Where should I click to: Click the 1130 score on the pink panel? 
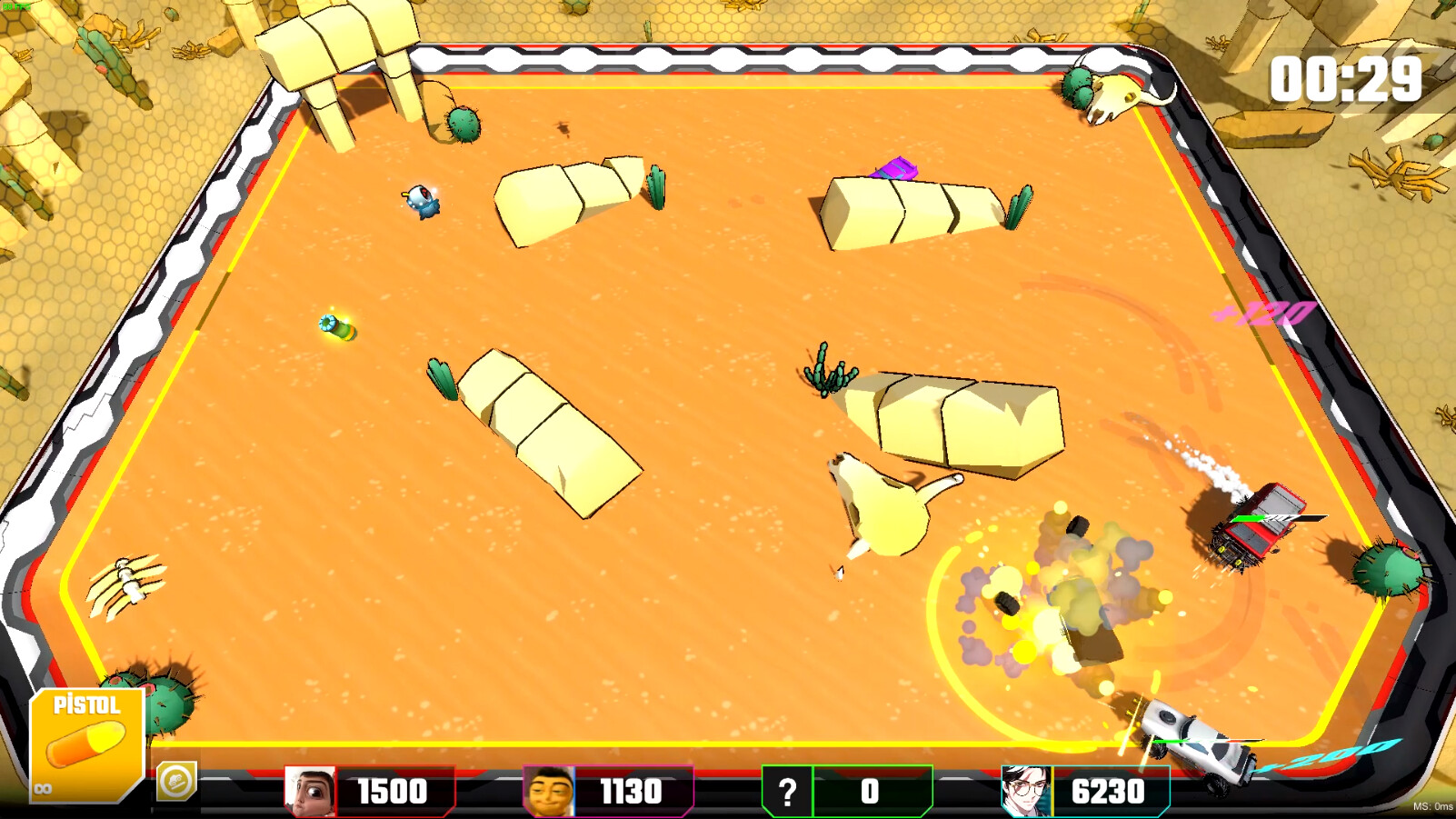(633, 790)
